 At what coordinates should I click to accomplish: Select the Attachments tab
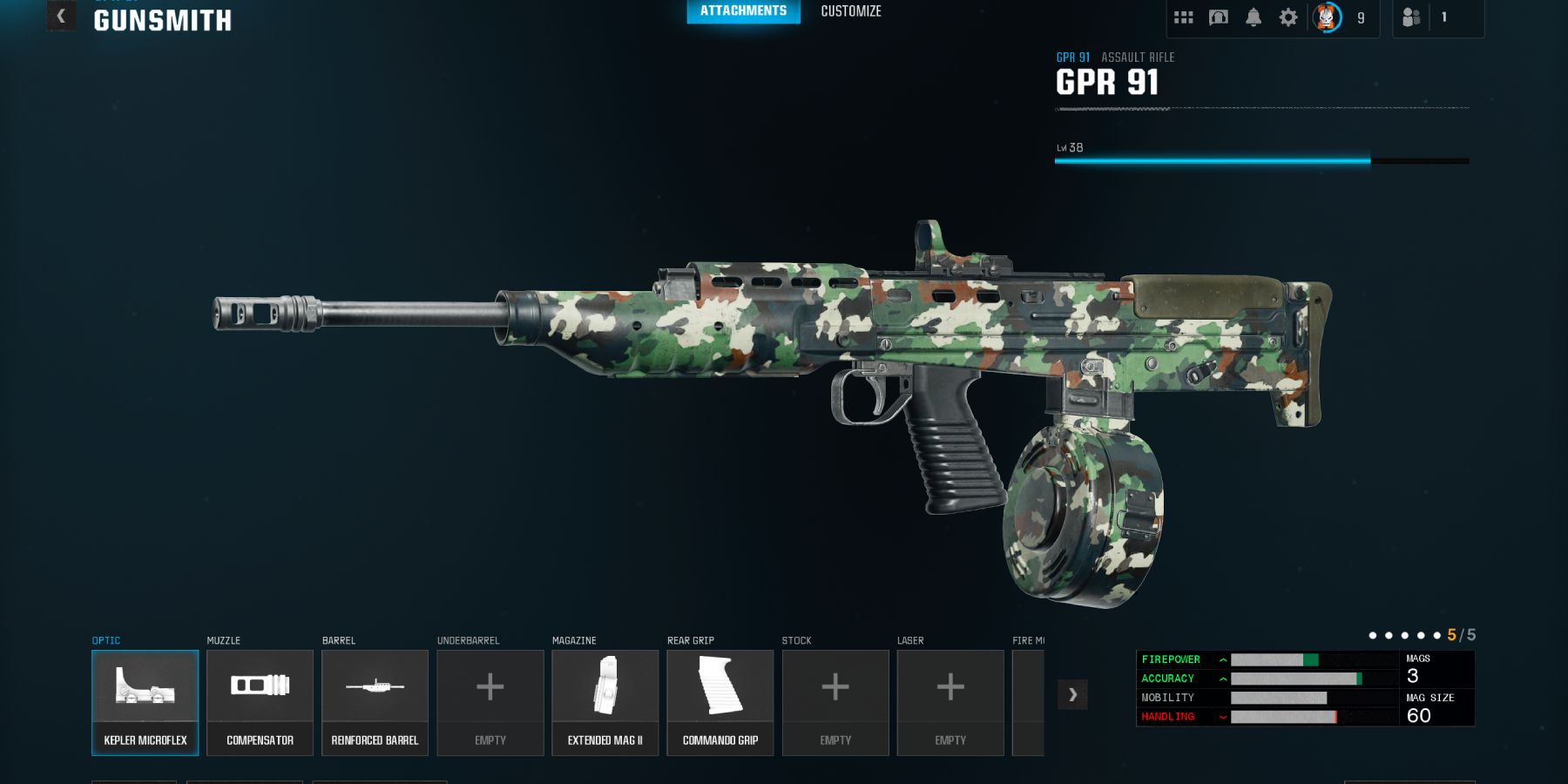click(743, 11)
